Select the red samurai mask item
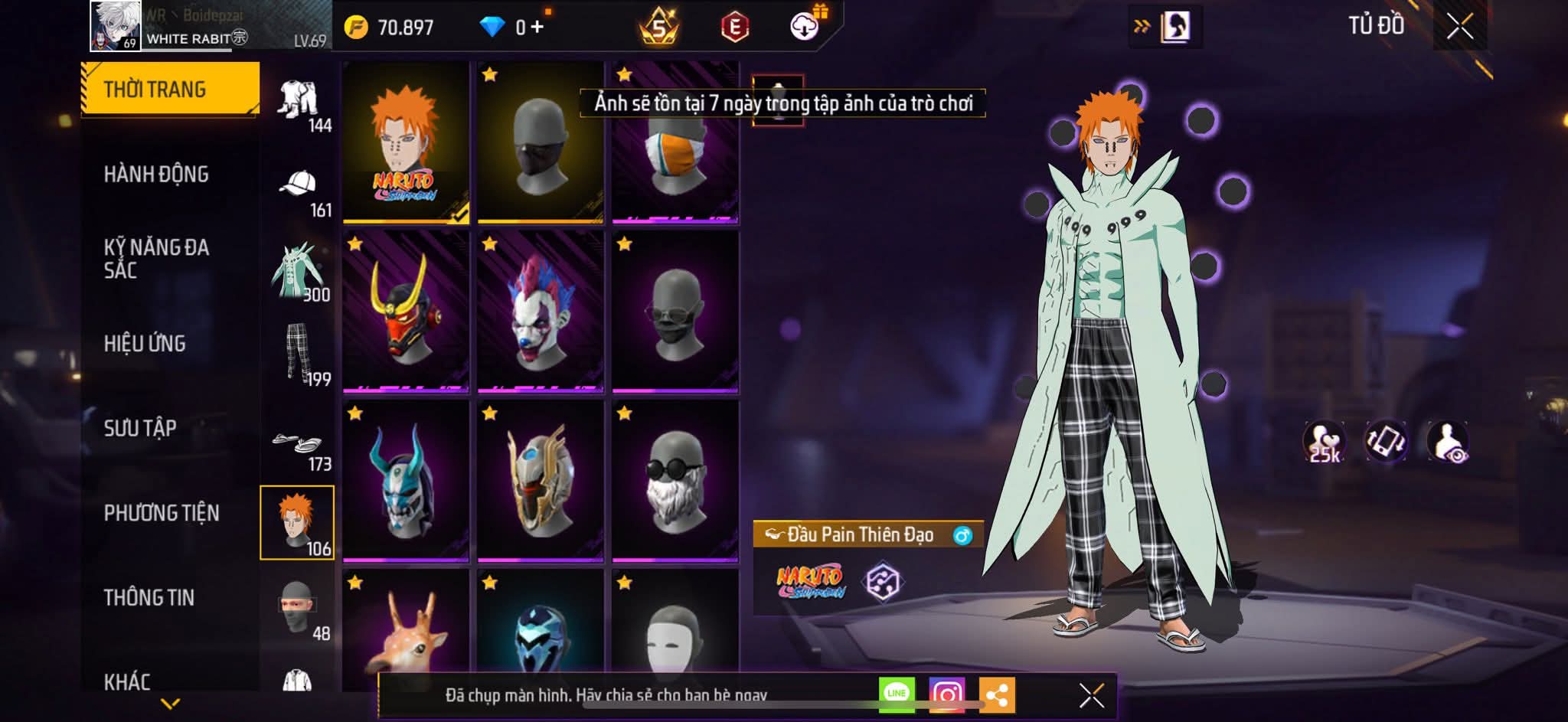The height and width of the screenshot is (722, 1568). (x=406, y=312)
